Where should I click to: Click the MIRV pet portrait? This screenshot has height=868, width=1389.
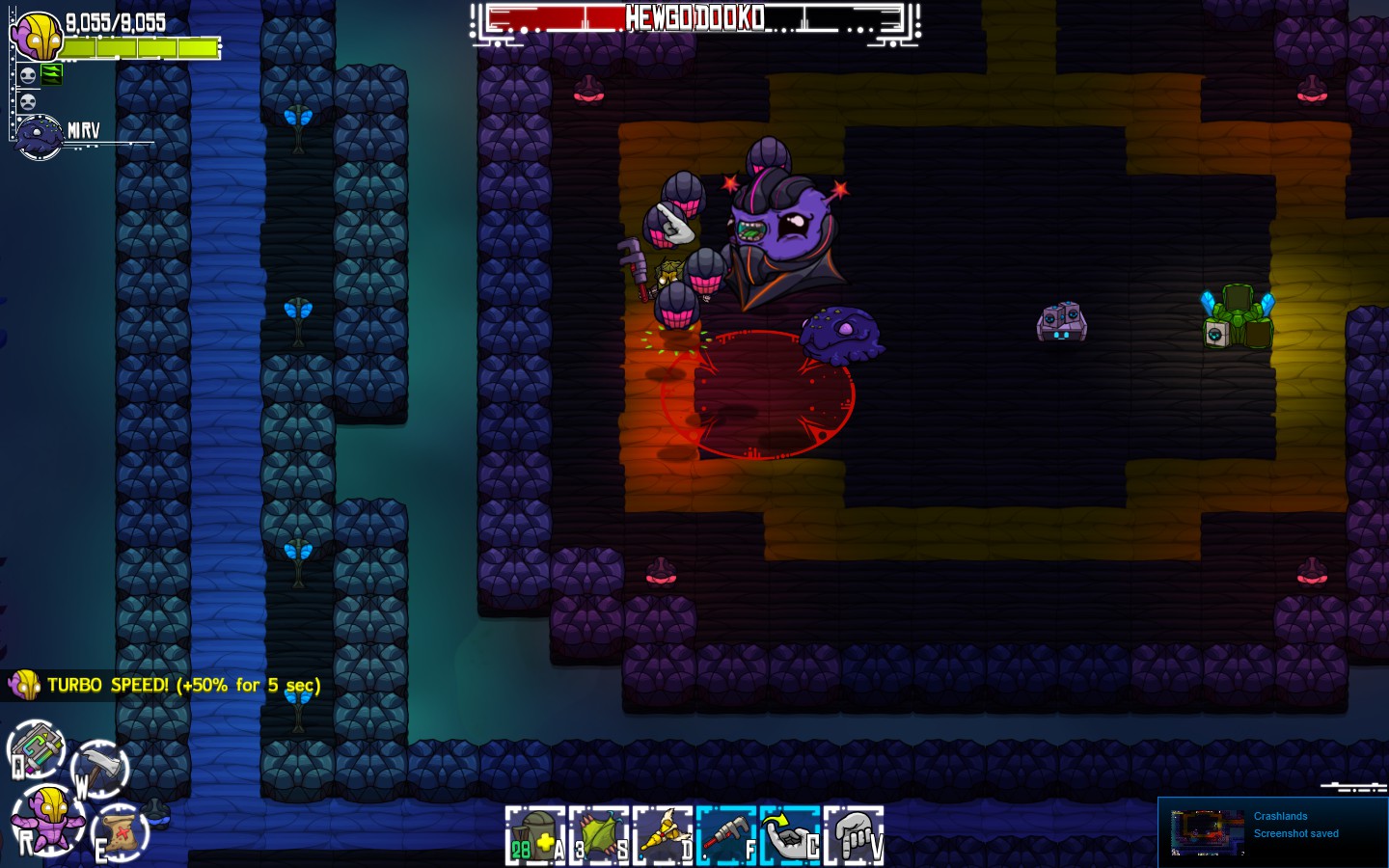tap(40, 136)
